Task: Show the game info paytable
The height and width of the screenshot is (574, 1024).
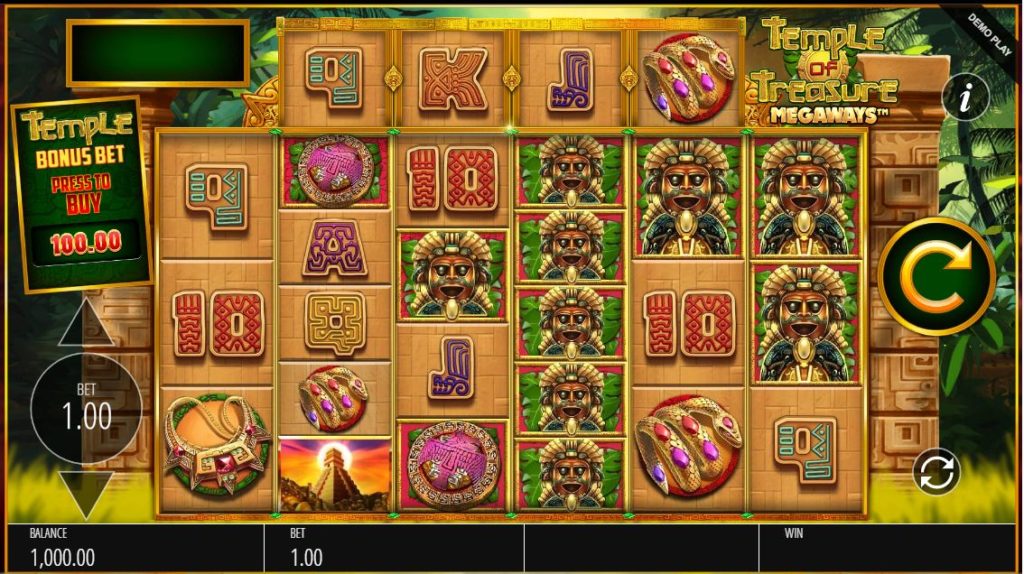Action: [965, 98]
